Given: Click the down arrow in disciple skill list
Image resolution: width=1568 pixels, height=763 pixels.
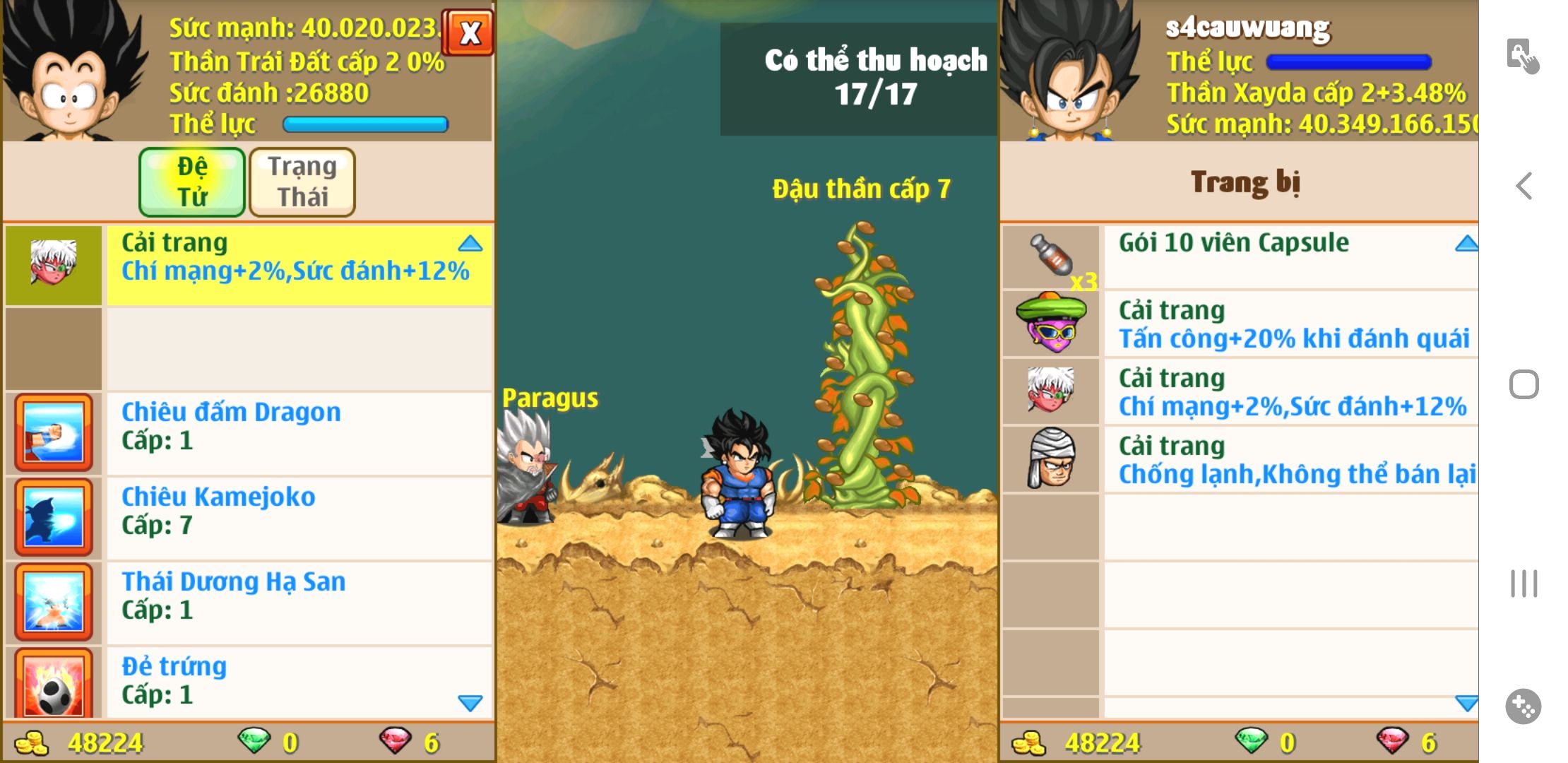Looking at the screenshot, I should click(470, 702).
